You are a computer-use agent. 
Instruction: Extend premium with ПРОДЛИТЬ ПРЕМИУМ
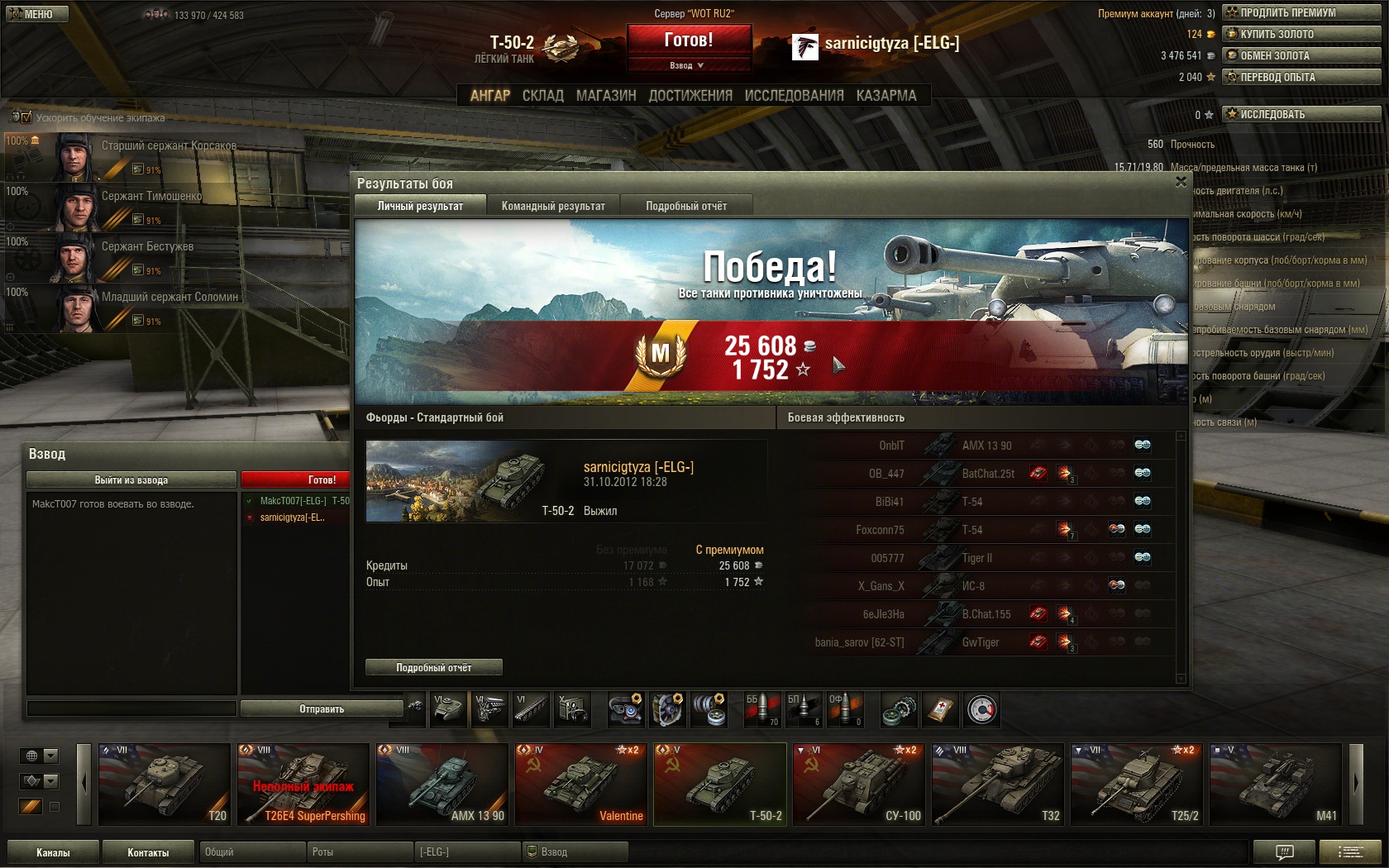(1301, 12)
